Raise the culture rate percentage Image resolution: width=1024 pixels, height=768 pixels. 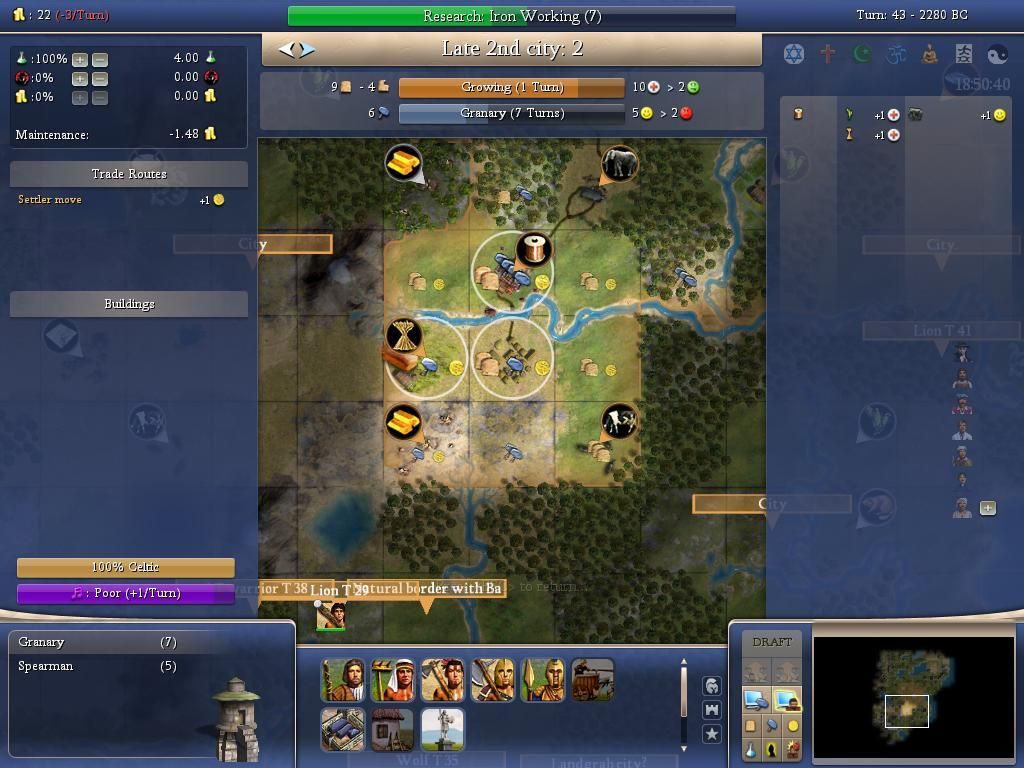[x=80, y=78]
